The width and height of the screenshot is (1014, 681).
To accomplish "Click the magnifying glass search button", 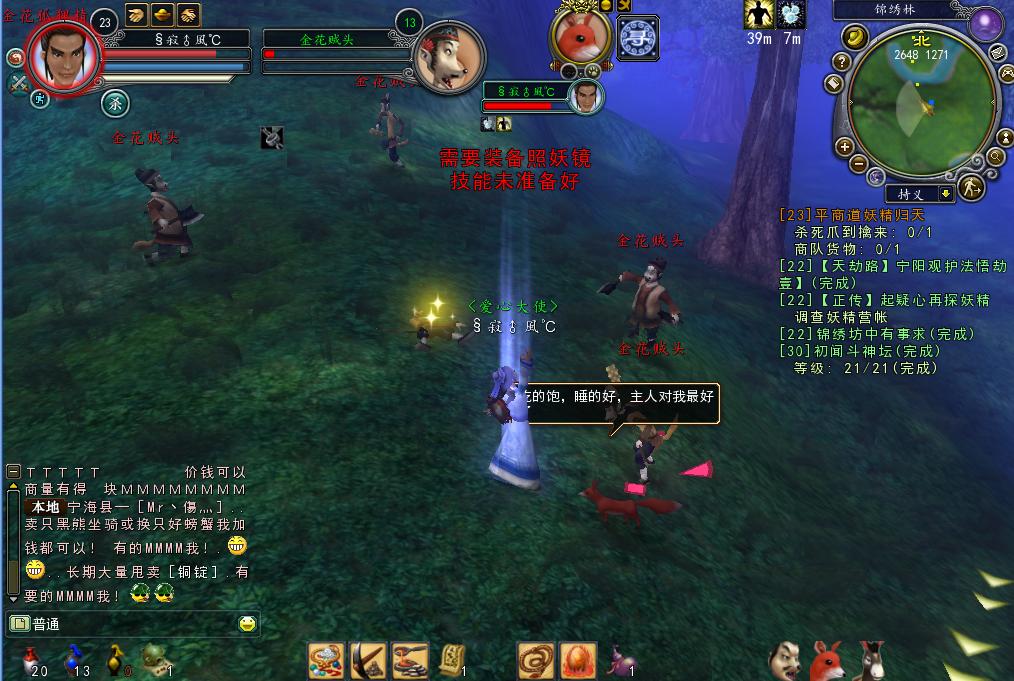I will tap(996, 156).
